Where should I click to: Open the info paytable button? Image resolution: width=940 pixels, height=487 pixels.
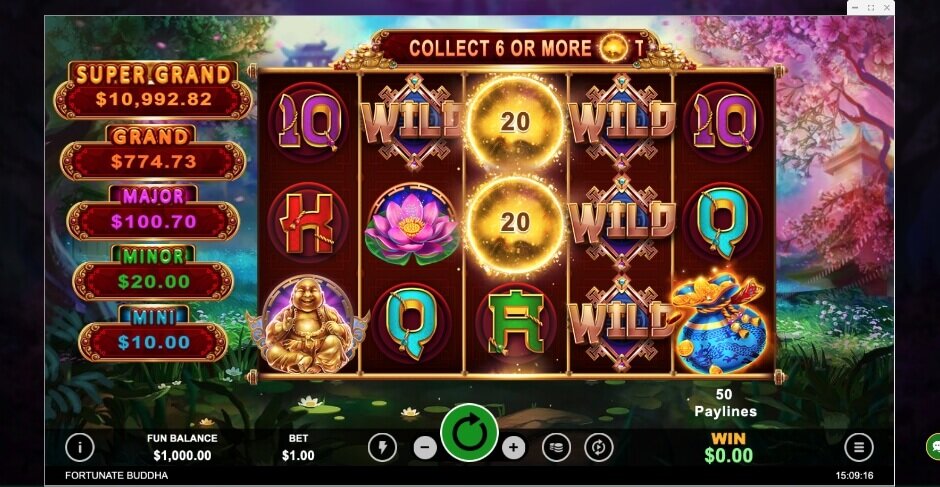click(x=80, y=447)
